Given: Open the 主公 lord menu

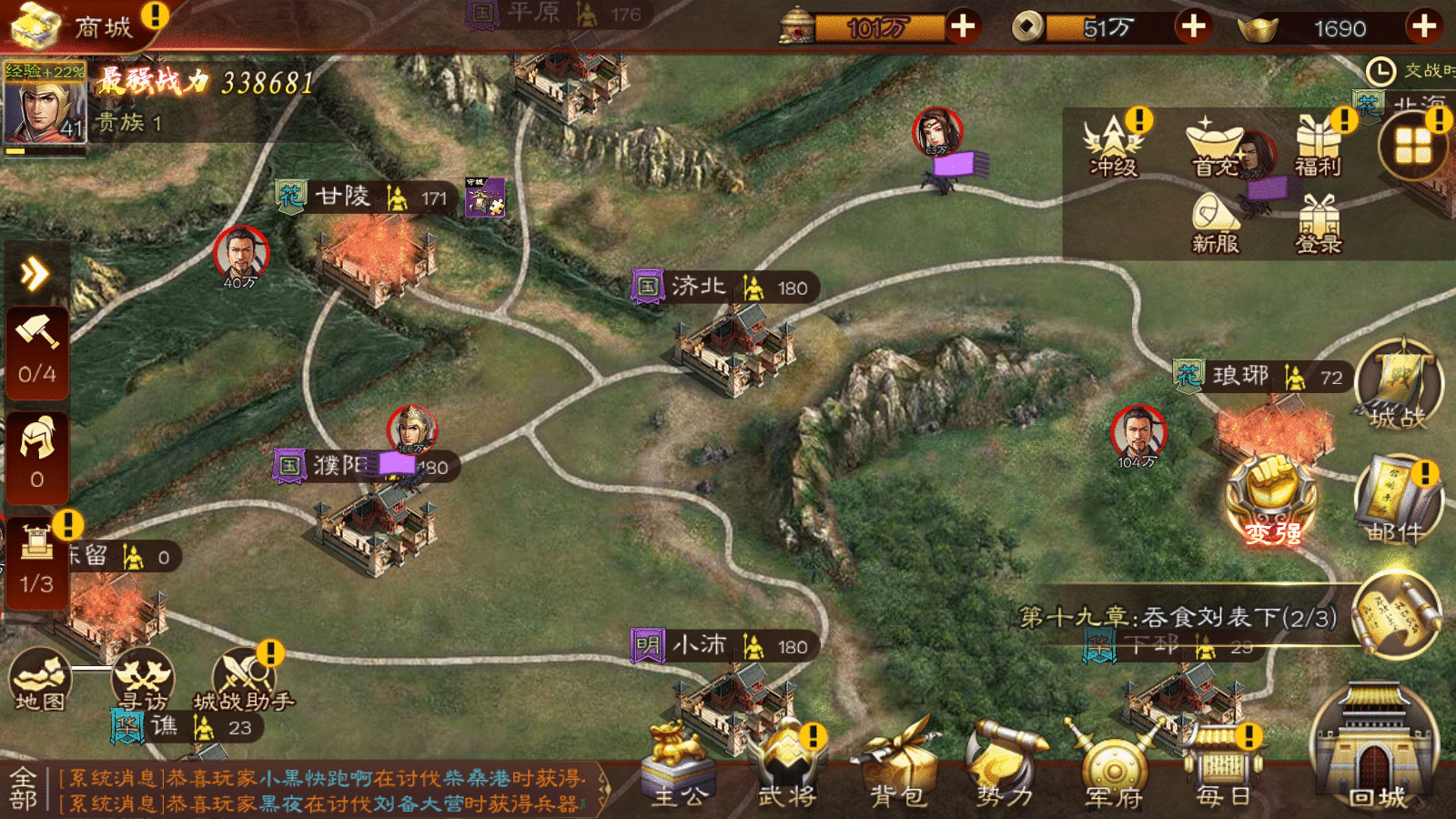Looking at the screenshot, I should [x=678, y=766].
